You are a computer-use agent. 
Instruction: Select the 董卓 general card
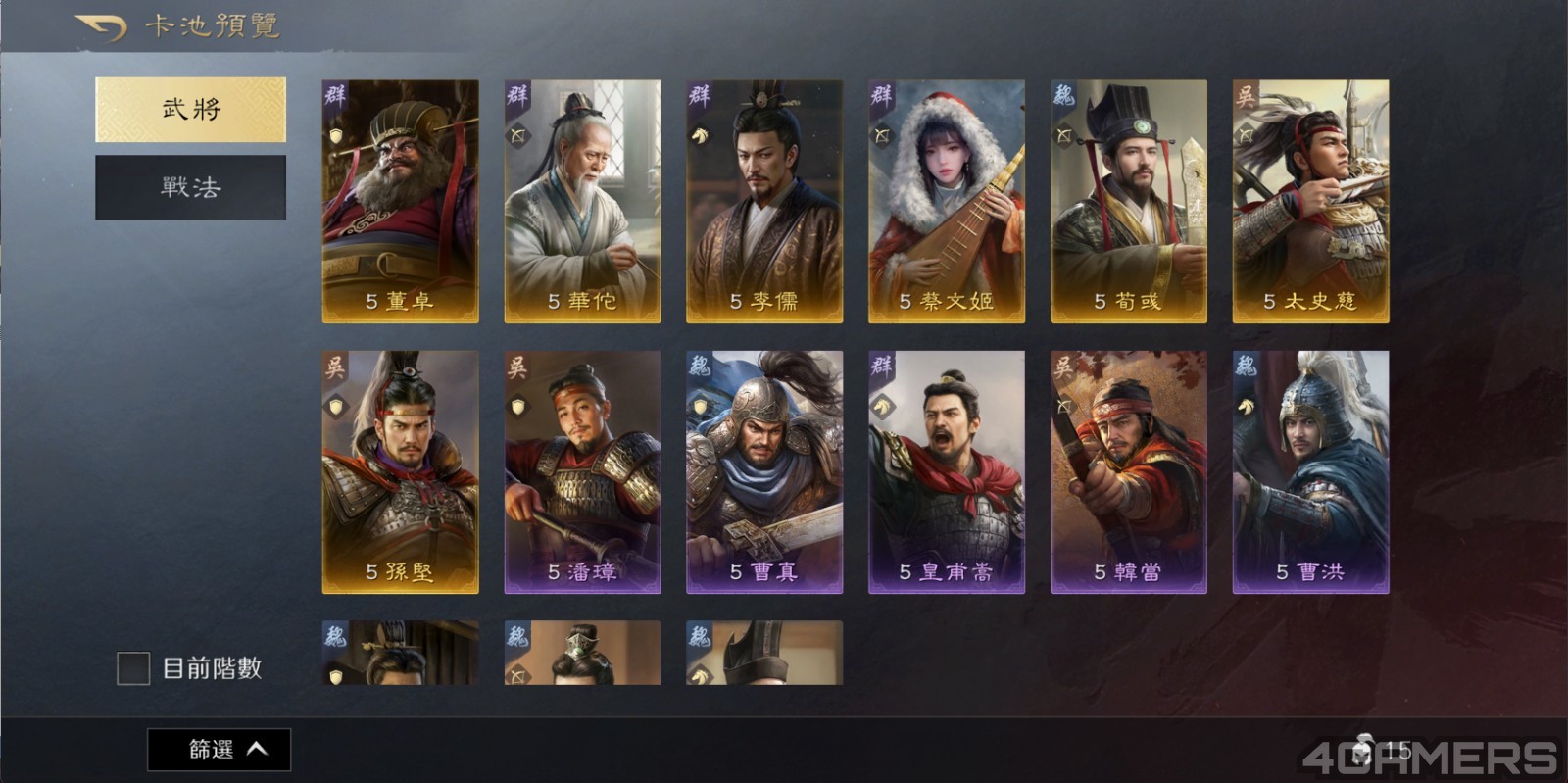[x=400, y=201]
